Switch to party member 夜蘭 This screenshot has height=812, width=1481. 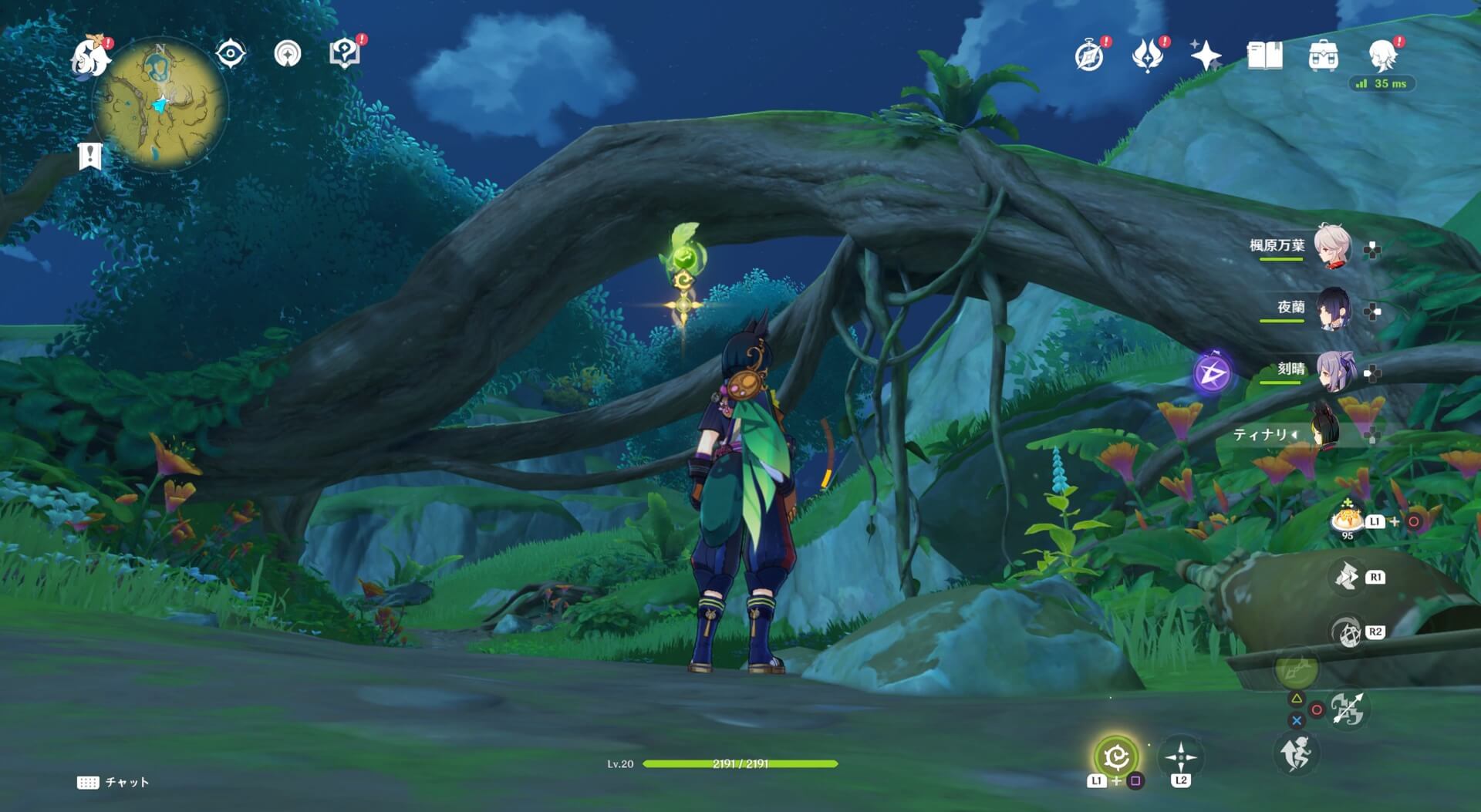click(x=1332, y=308)
